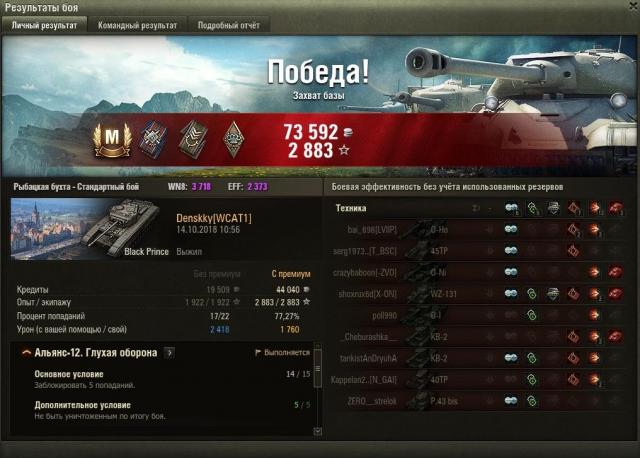Select the Личный результат tab
Viewport: 640px width, 458px height.
coord(46,25)
